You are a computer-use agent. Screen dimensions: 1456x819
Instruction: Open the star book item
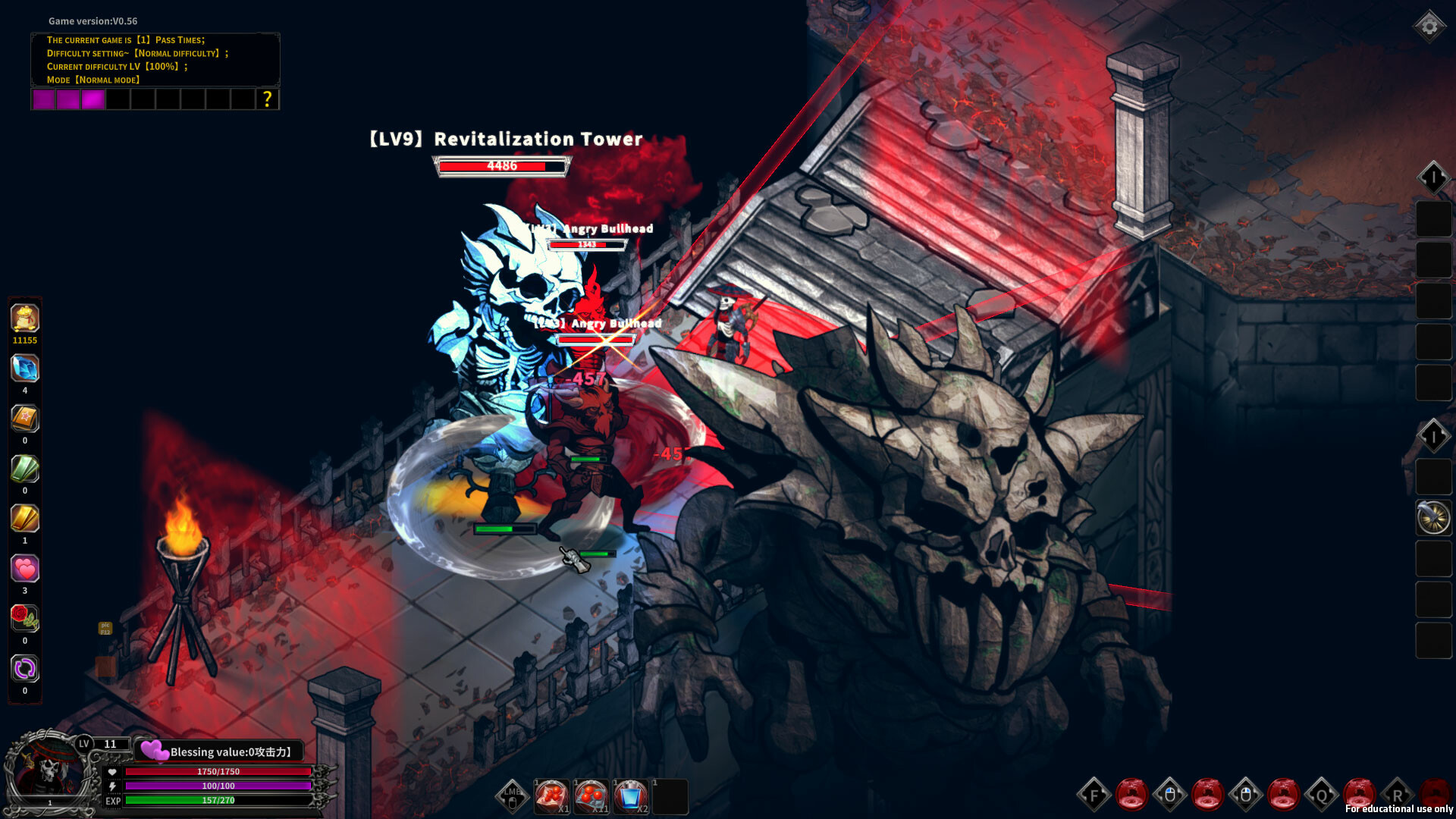click(x=25, y=419)
